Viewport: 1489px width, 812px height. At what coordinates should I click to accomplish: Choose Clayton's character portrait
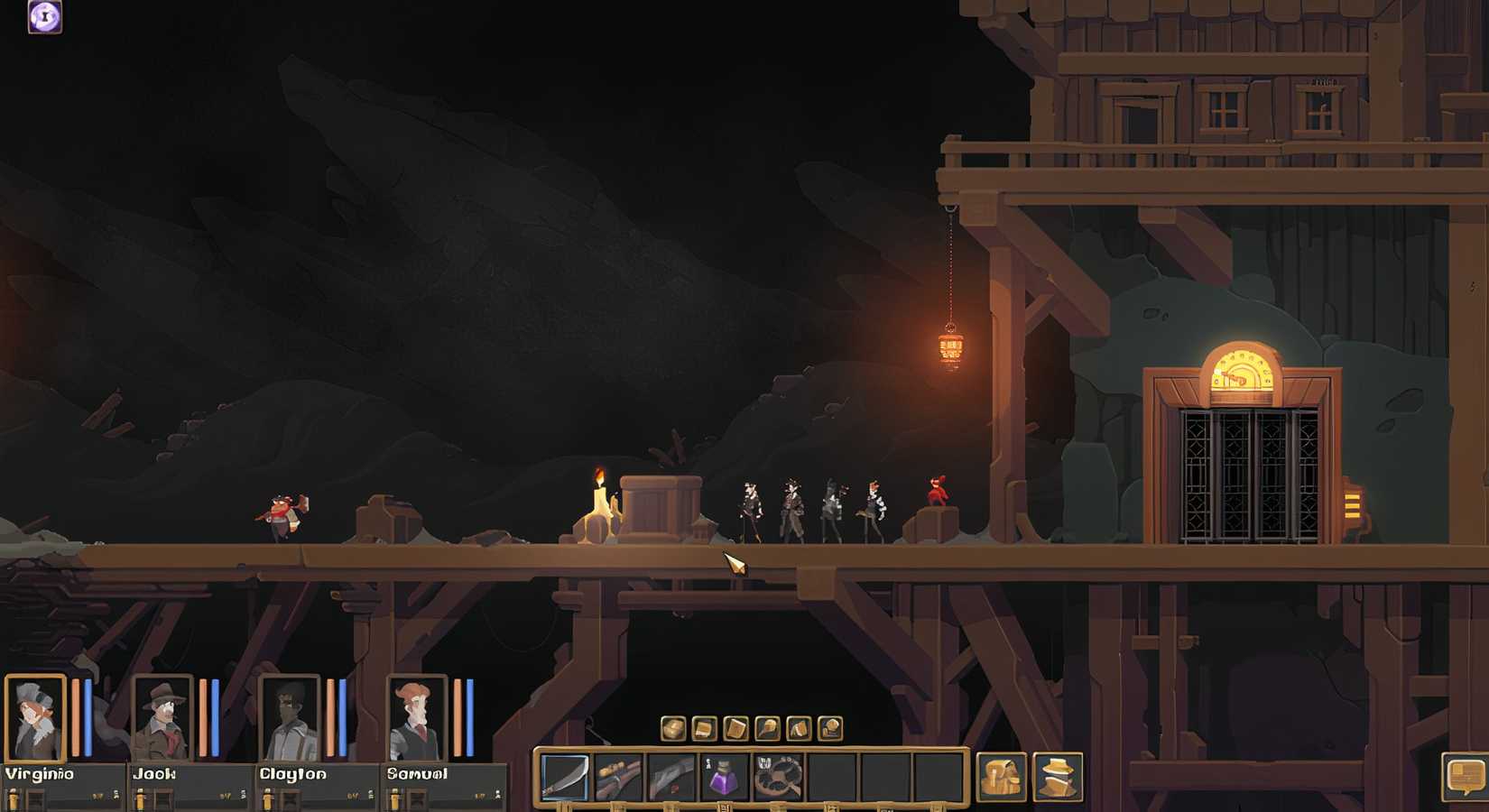tap(290, 718)
